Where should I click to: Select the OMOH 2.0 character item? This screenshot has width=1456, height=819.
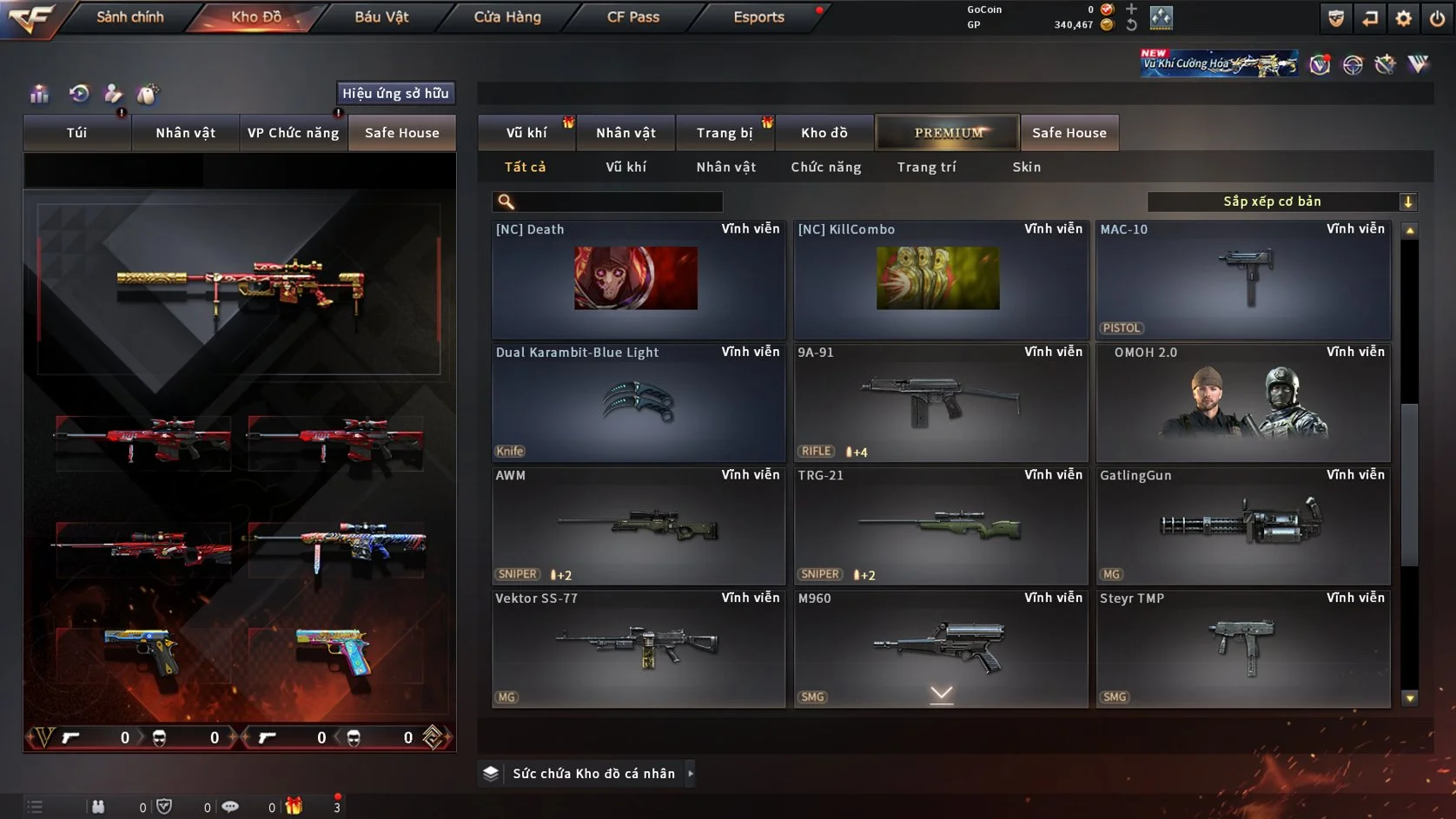pyautogui.click(x=1243, y=403)
